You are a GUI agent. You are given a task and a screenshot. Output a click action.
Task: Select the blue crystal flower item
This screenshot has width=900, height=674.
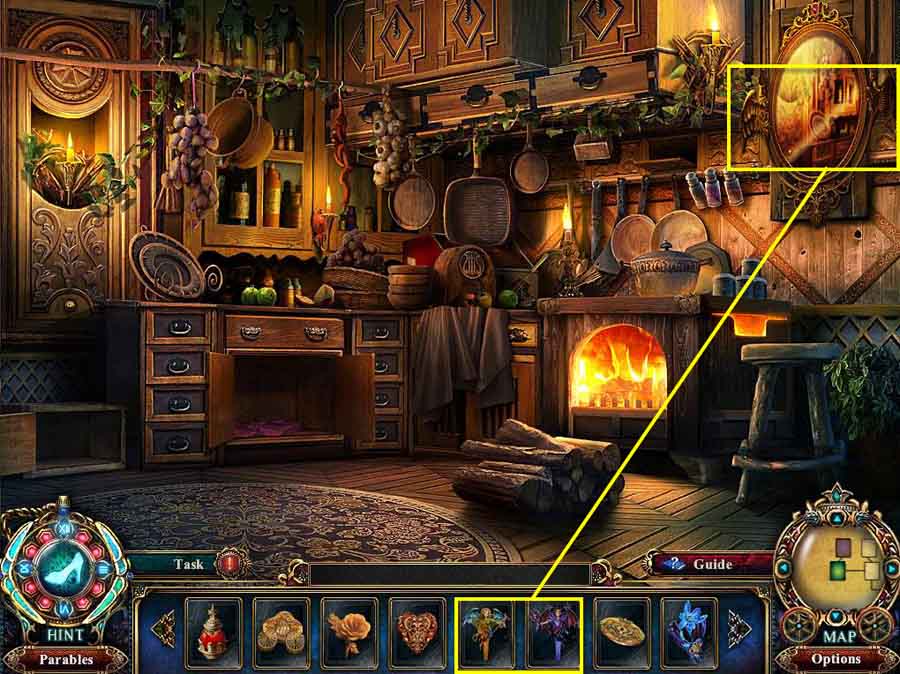[x=690, y=631]
